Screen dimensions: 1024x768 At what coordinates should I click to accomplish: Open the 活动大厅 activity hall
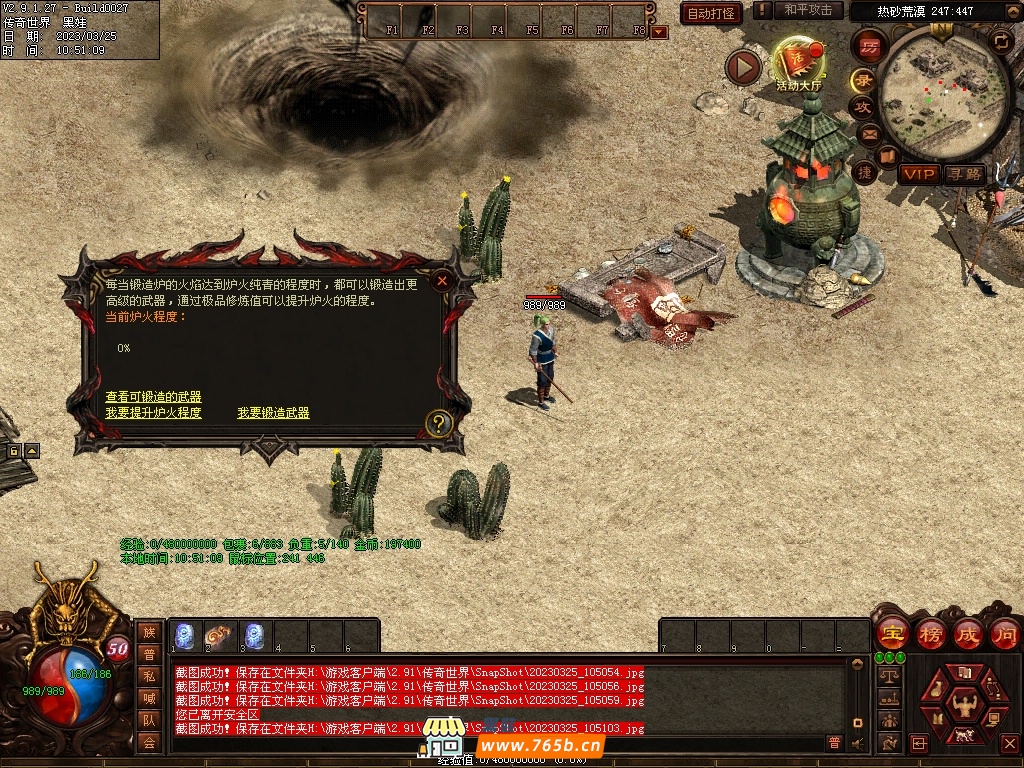[798, 64]
